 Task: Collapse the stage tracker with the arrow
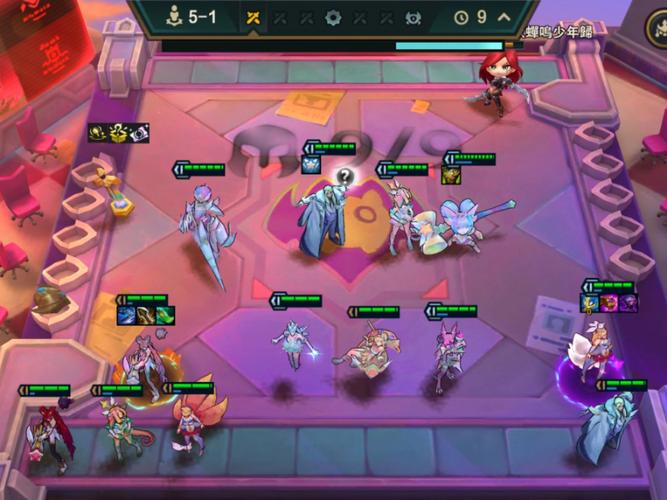[x=503, y=17]
